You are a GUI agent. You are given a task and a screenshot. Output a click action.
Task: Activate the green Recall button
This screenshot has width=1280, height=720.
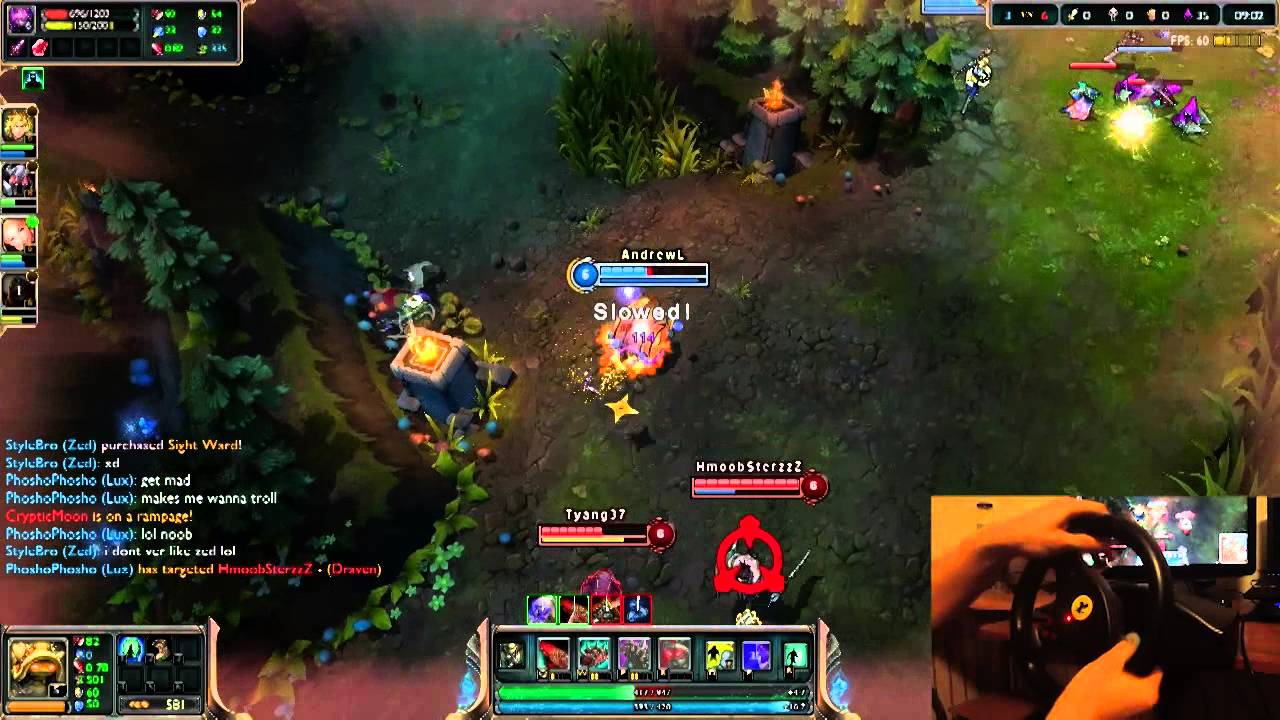click(x=795, y=655)
